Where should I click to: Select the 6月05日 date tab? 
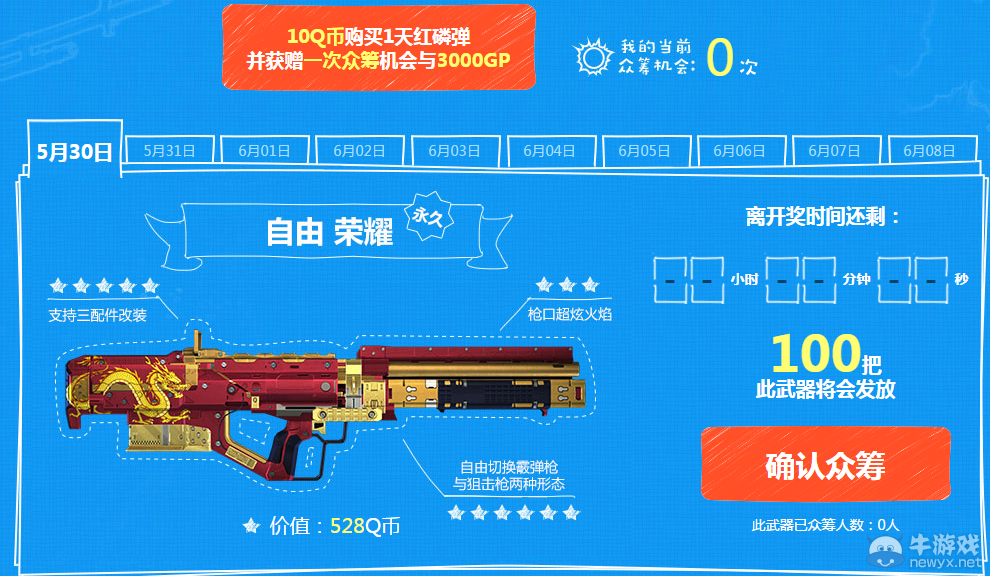click(644, 151)
